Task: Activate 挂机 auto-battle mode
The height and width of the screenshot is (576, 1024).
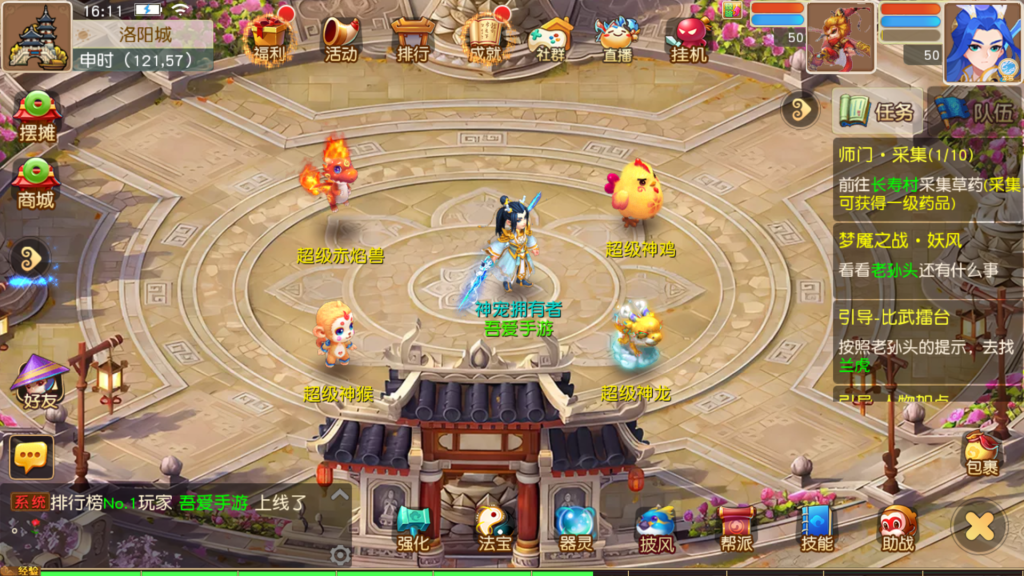Action: pyautogui.click(x=689, y=38)
